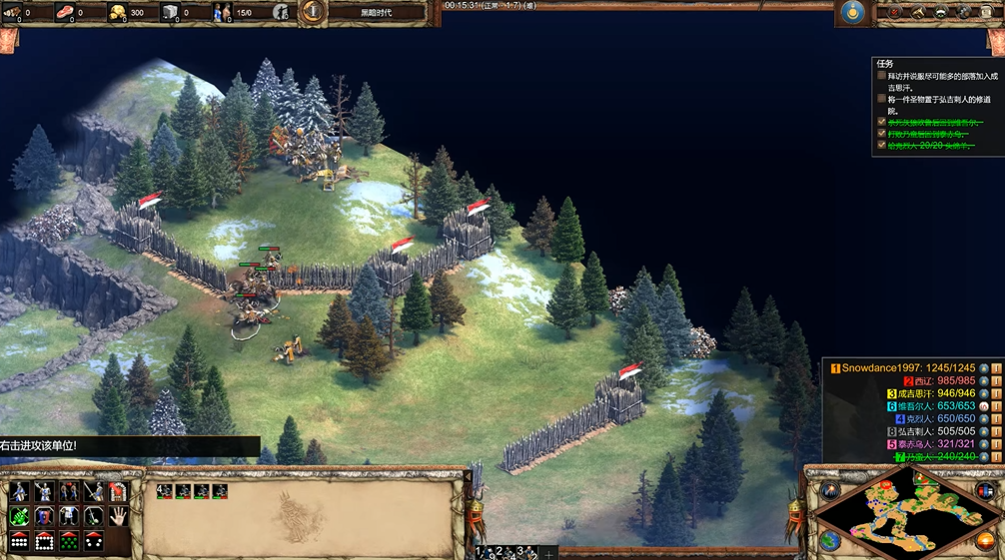Select the line formation button
Screen dimensions: 1005x560
pos(19,541)
